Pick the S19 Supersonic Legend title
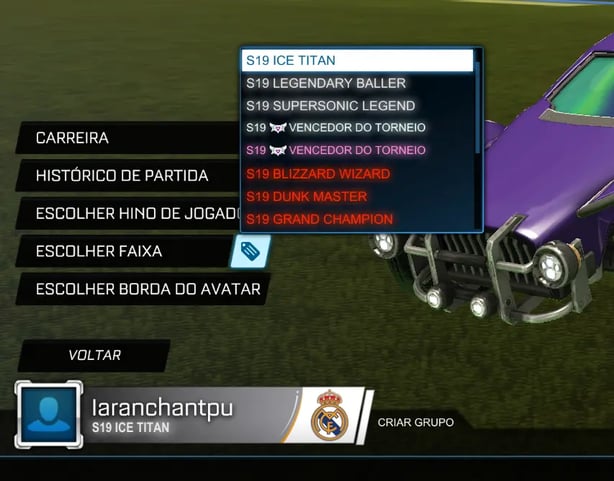Image resolution: width=614 pixels, height=481 pixels. pyautogui.click(x=357, y=105)
